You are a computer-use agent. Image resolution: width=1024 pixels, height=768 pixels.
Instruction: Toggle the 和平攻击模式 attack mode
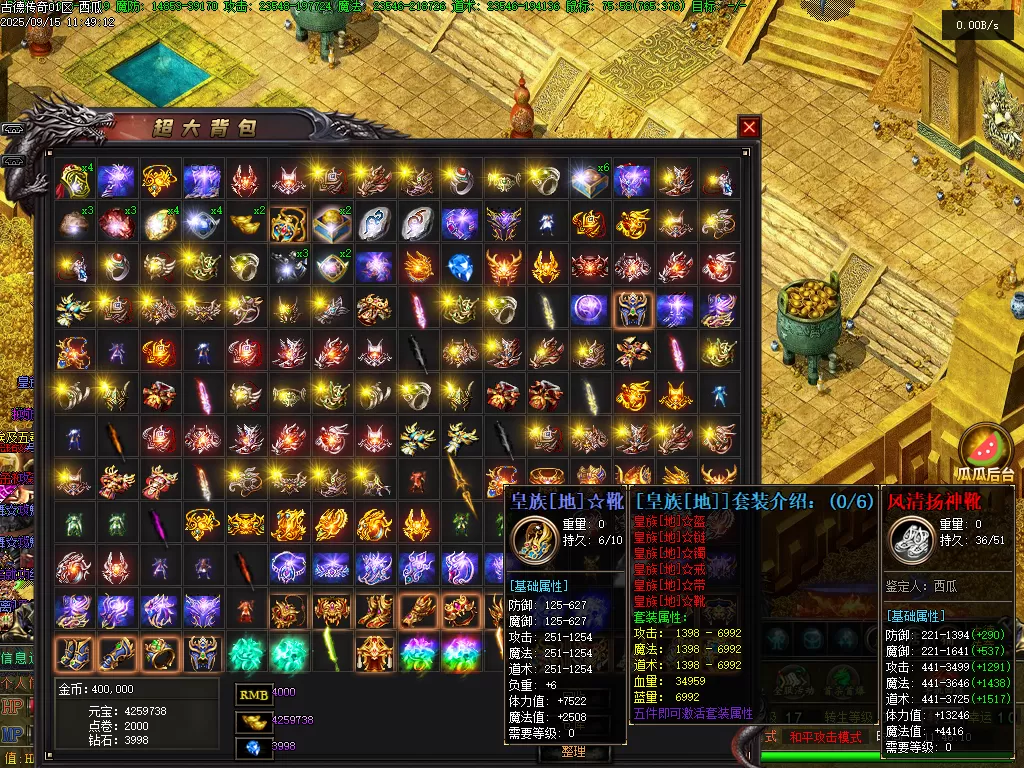click(x=825, y=737)
